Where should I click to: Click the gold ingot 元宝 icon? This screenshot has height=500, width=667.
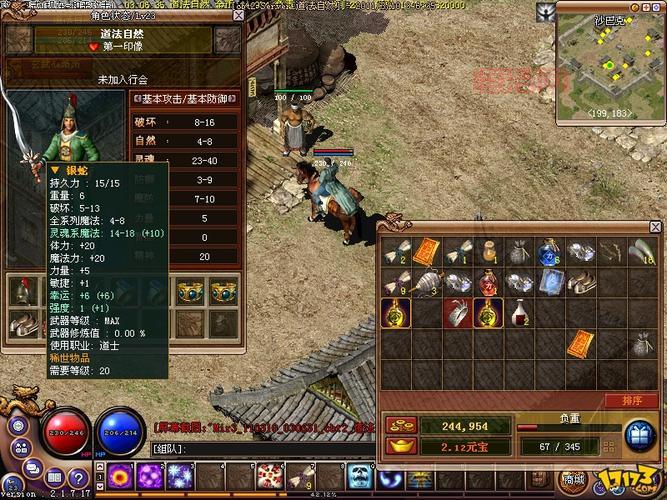tap(396, 444)
